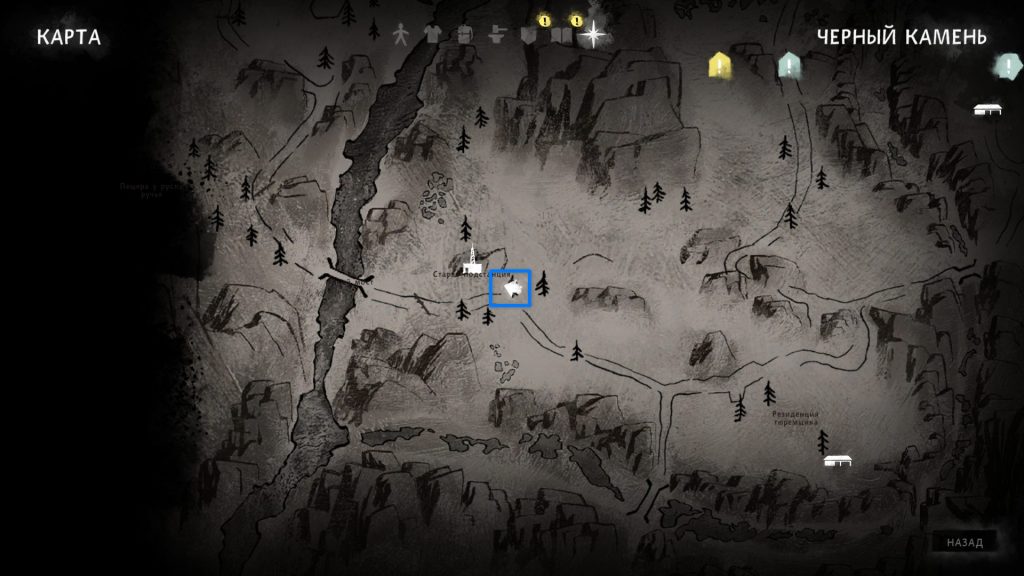Click the building icon below Резиденция тюремщика
1024x576 pixels.
pos(837,461)
